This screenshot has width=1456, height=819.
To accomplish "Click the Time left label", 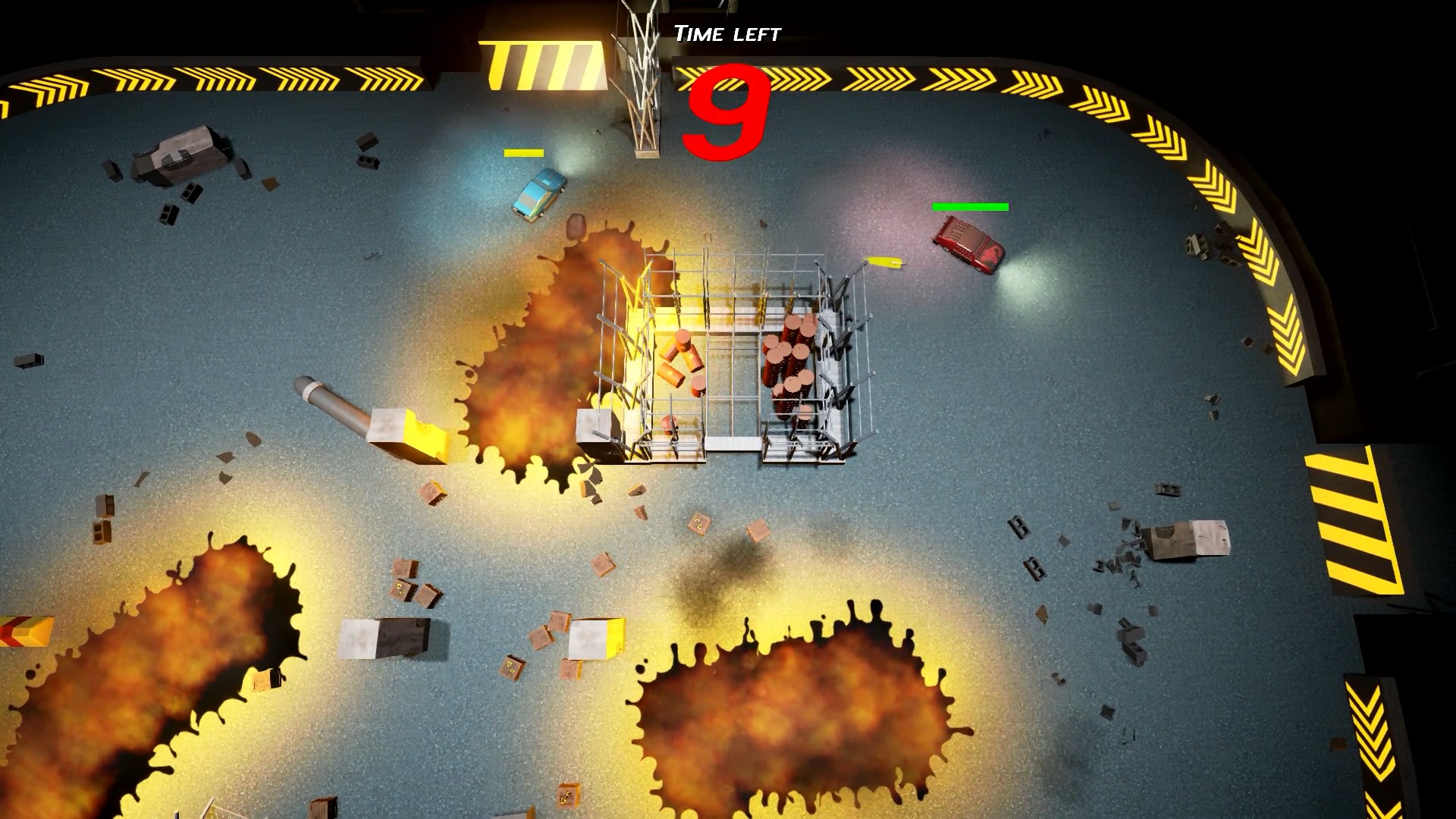I will [x=727, y=32].
